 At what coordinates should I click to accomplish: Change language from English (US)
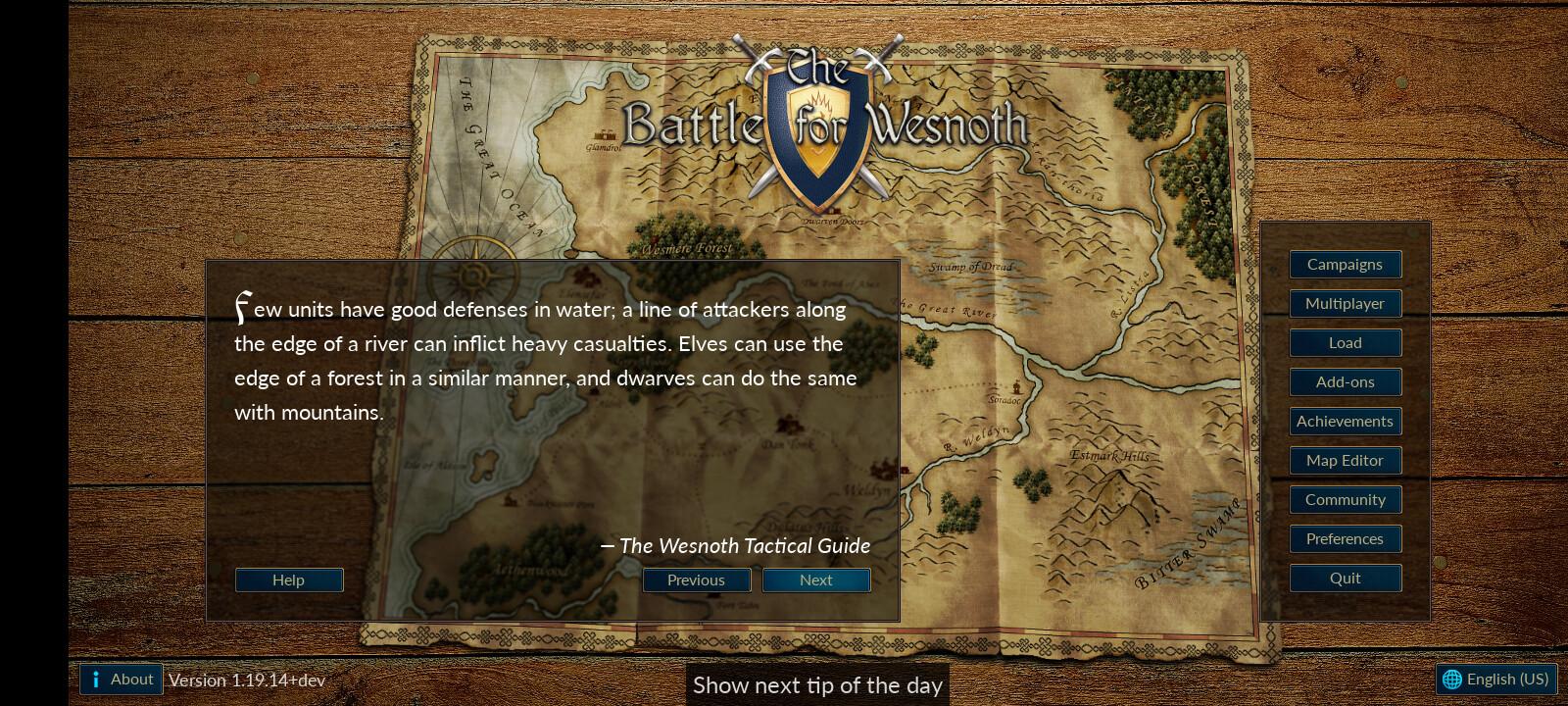pos(1495,680)
